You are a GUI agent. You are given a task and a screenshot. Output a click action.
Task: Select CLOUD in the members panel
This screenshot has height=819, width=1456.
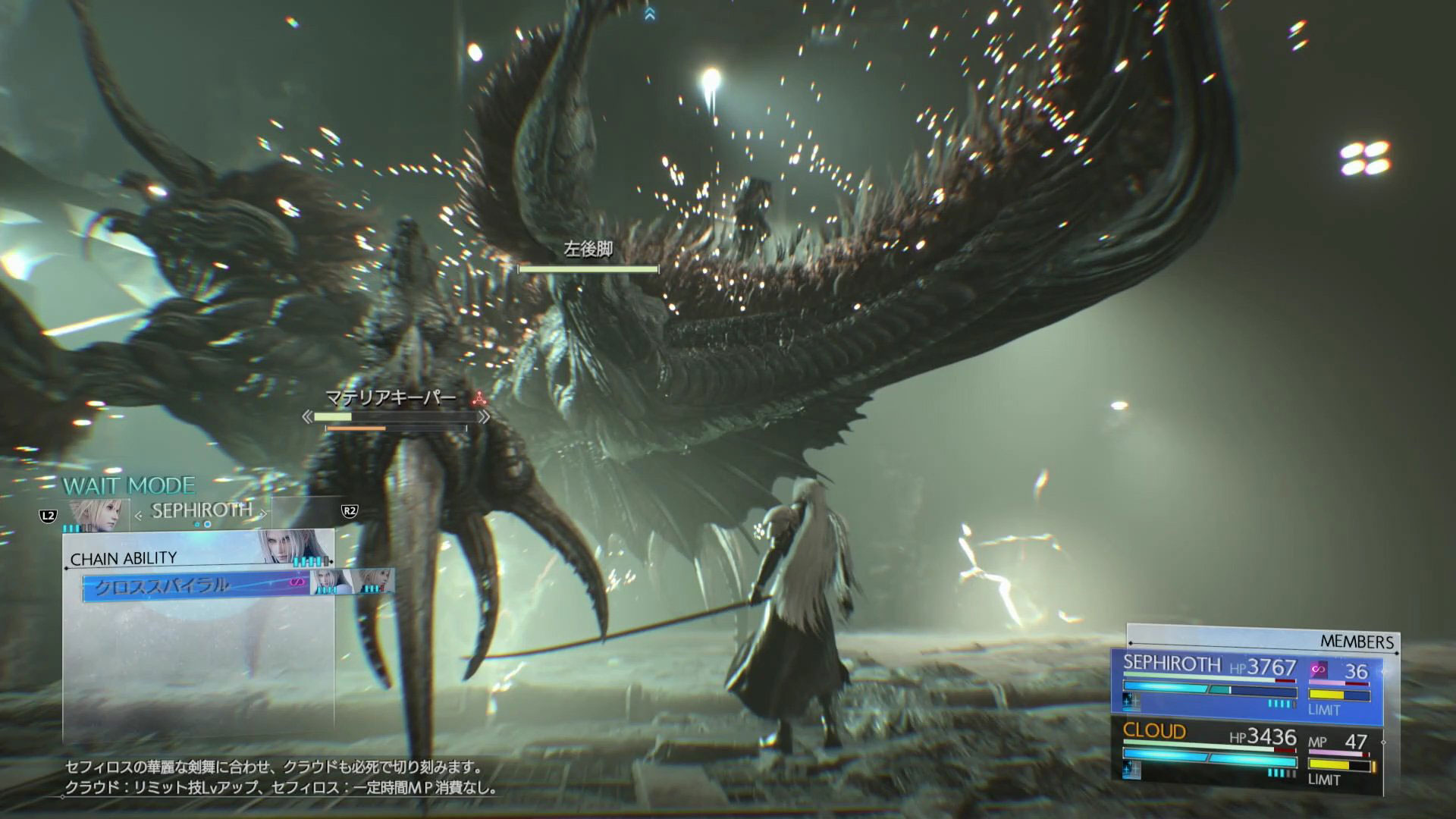[x=1154, y=731]
